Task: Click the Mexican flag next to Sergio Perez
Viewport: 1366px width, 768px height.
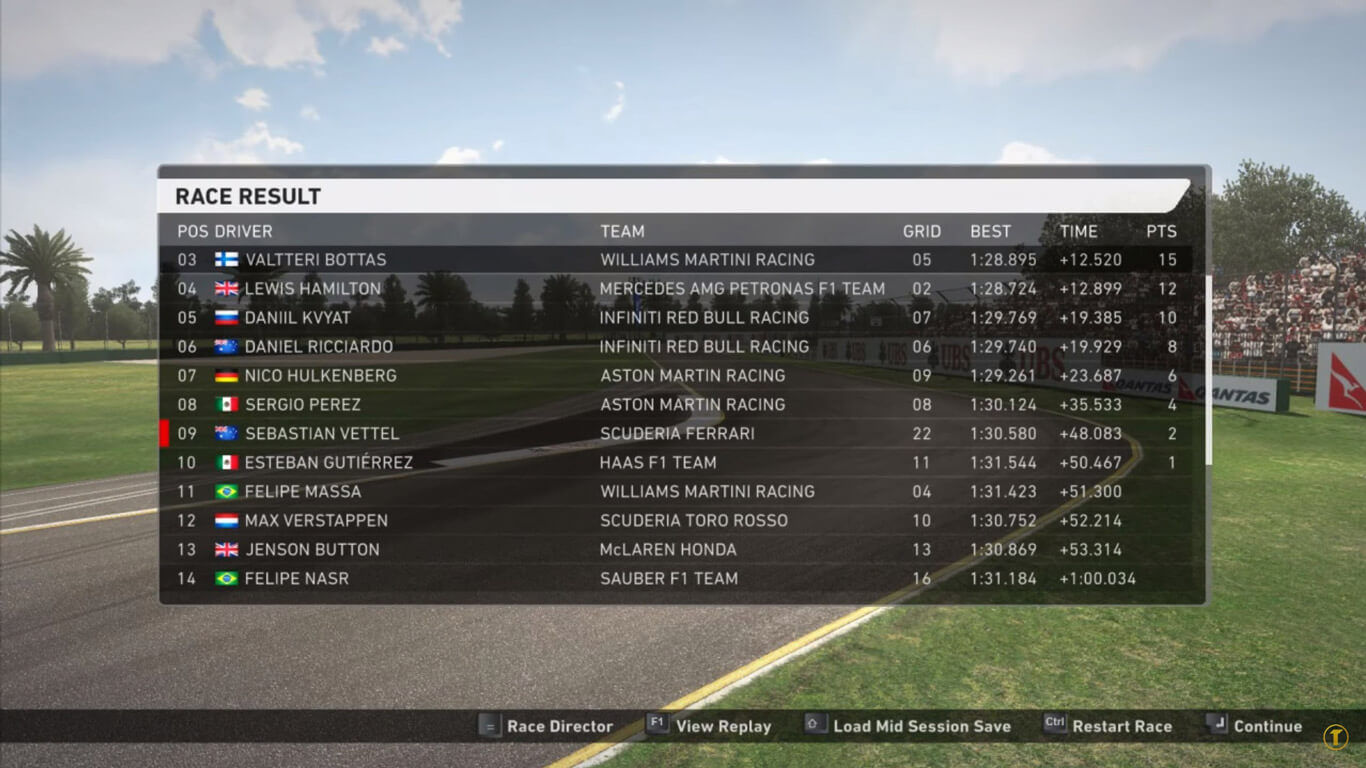Action: (x=228, y=404)
